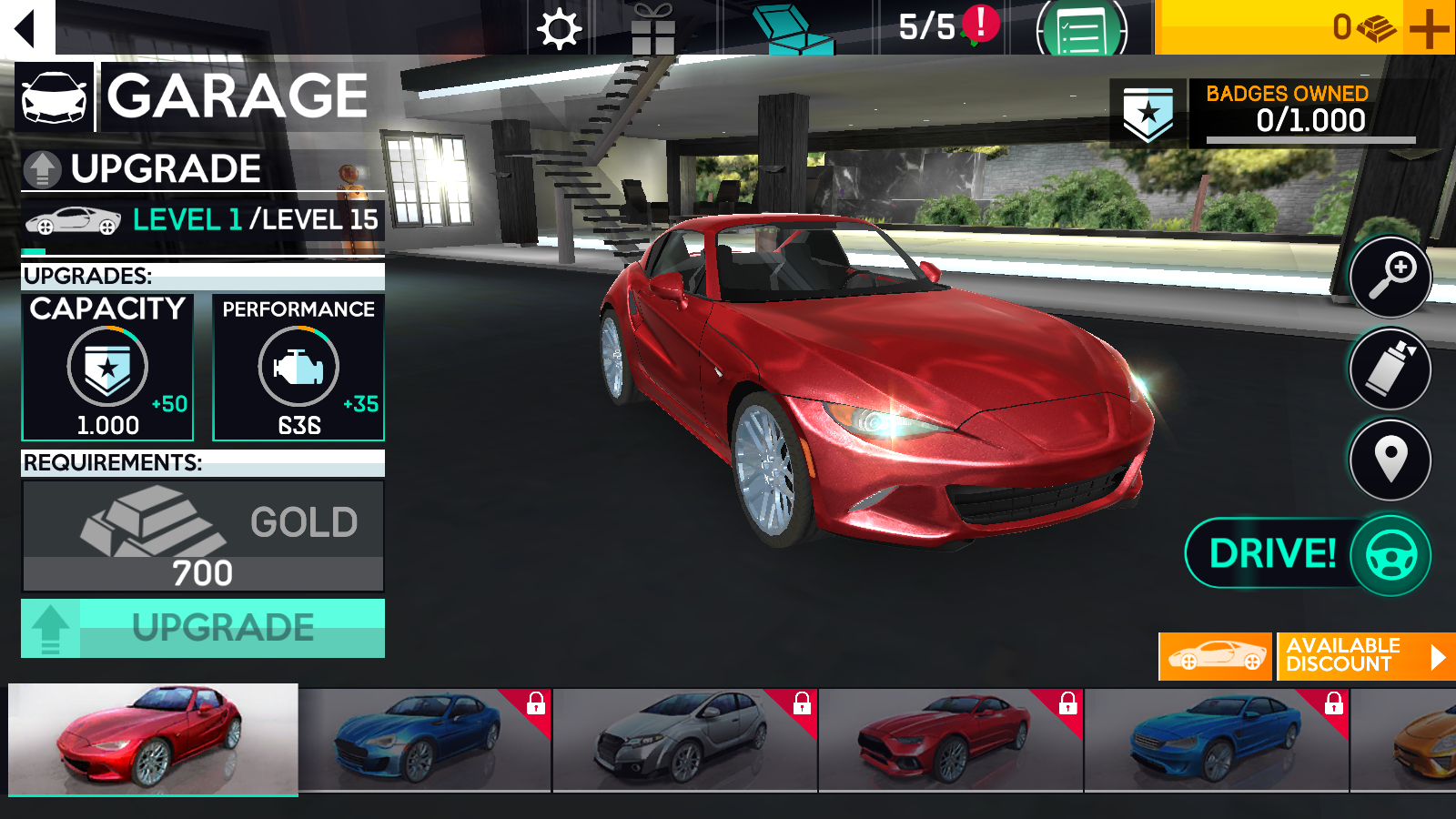Open the crate rewards icon
Viewport: 1456px width, 819px height.
(790, 27)
